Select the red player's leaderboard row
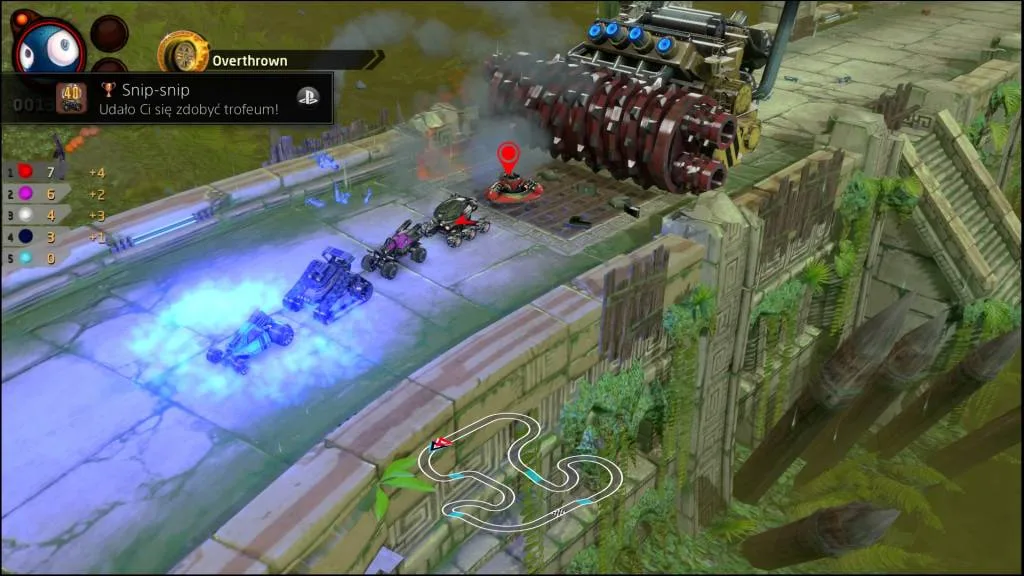This screenshot has width=1024, height=576. coord(36,172)
